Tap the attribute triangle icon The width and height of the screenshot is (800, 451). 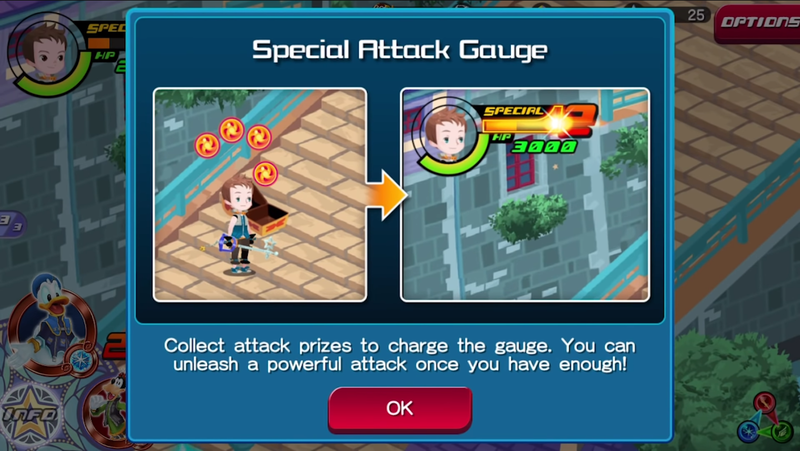[x=765, y=417]
